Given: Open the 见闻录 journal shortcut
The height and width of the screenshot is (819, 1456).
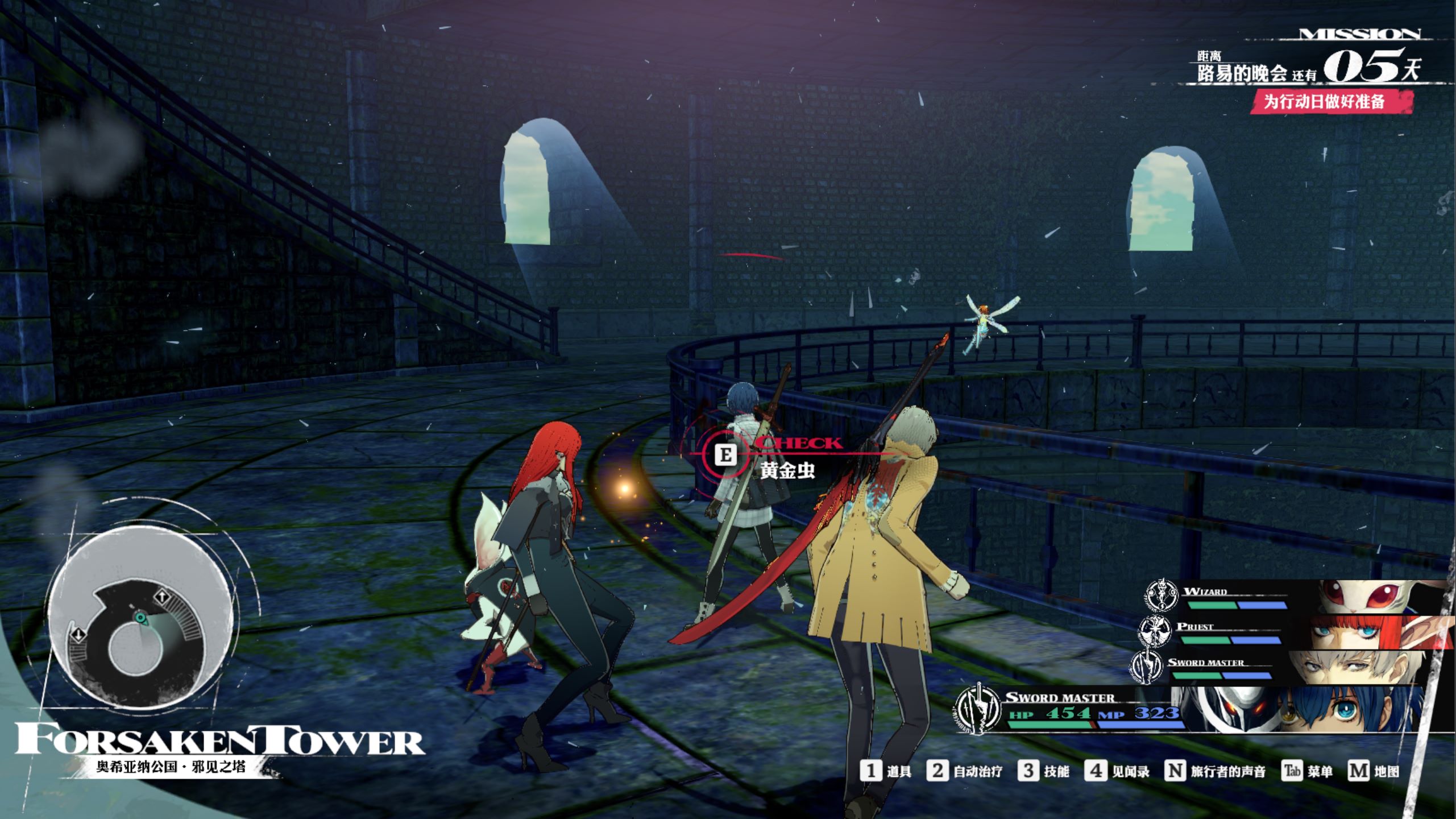Looking at the screenshot, I should pos(1117,771).
